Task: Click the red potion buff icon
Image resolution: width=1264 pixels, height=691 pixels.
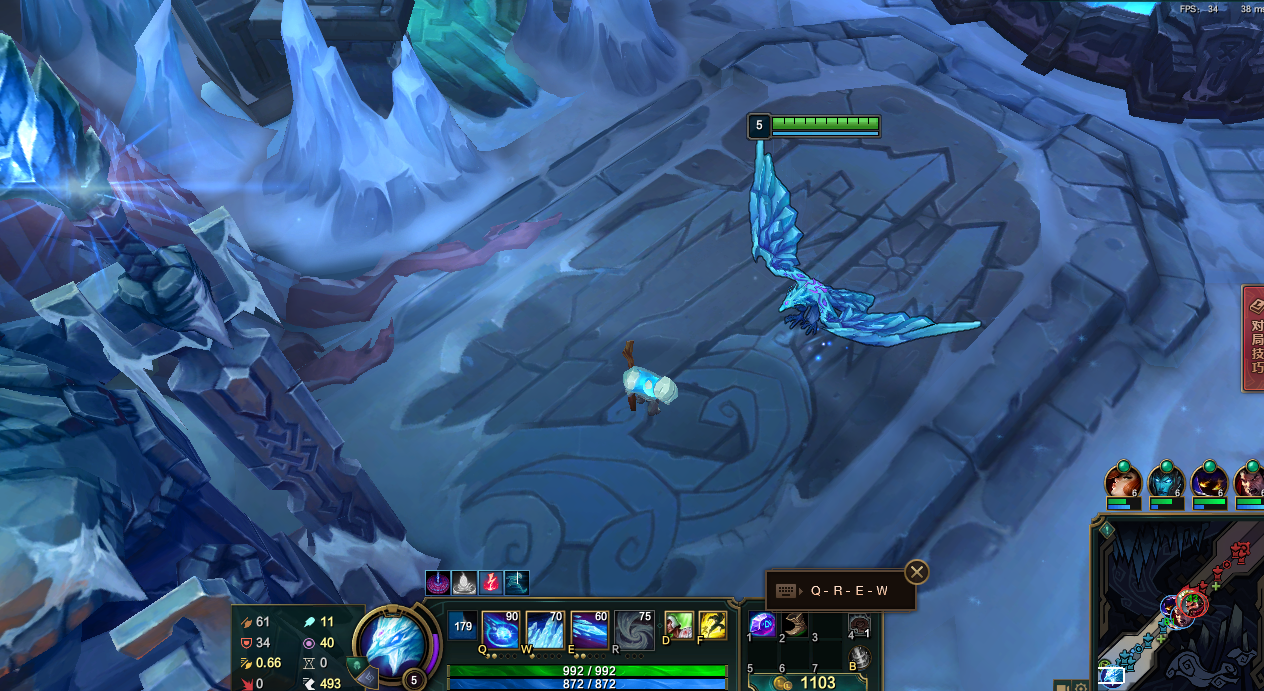Action: pos(491,582)
